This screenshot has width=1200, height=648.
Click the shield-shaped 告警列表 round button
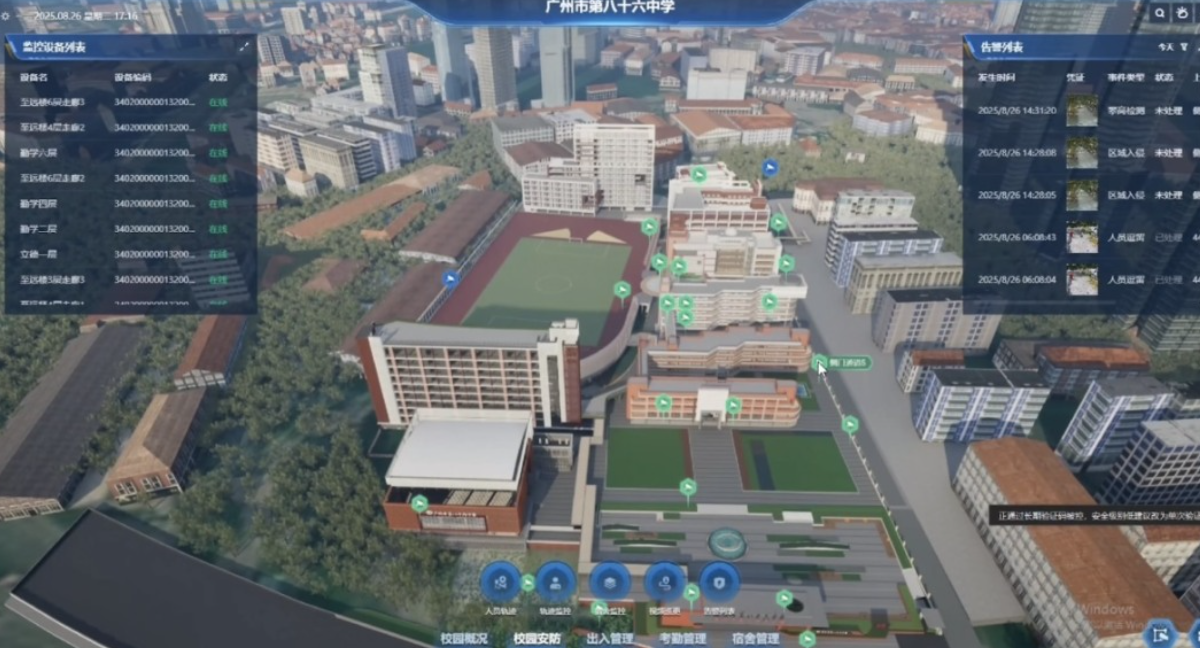(x=719, y=582)
